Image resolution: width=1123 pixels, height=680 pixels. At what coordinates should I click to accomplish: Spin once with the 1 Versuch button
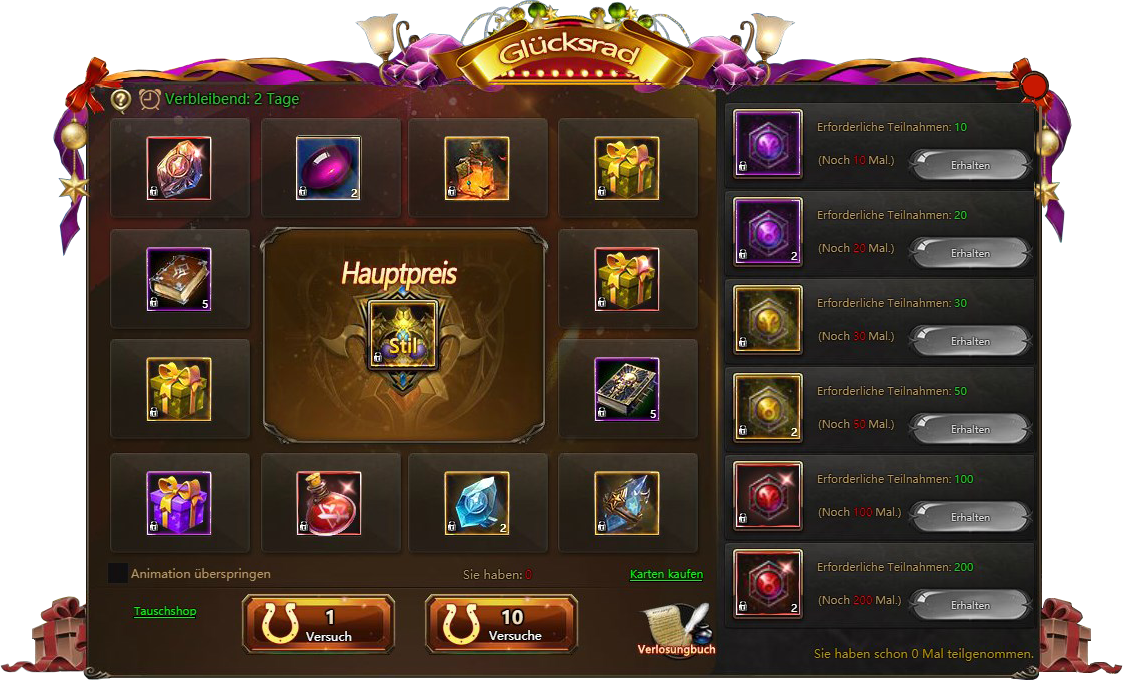318,623
